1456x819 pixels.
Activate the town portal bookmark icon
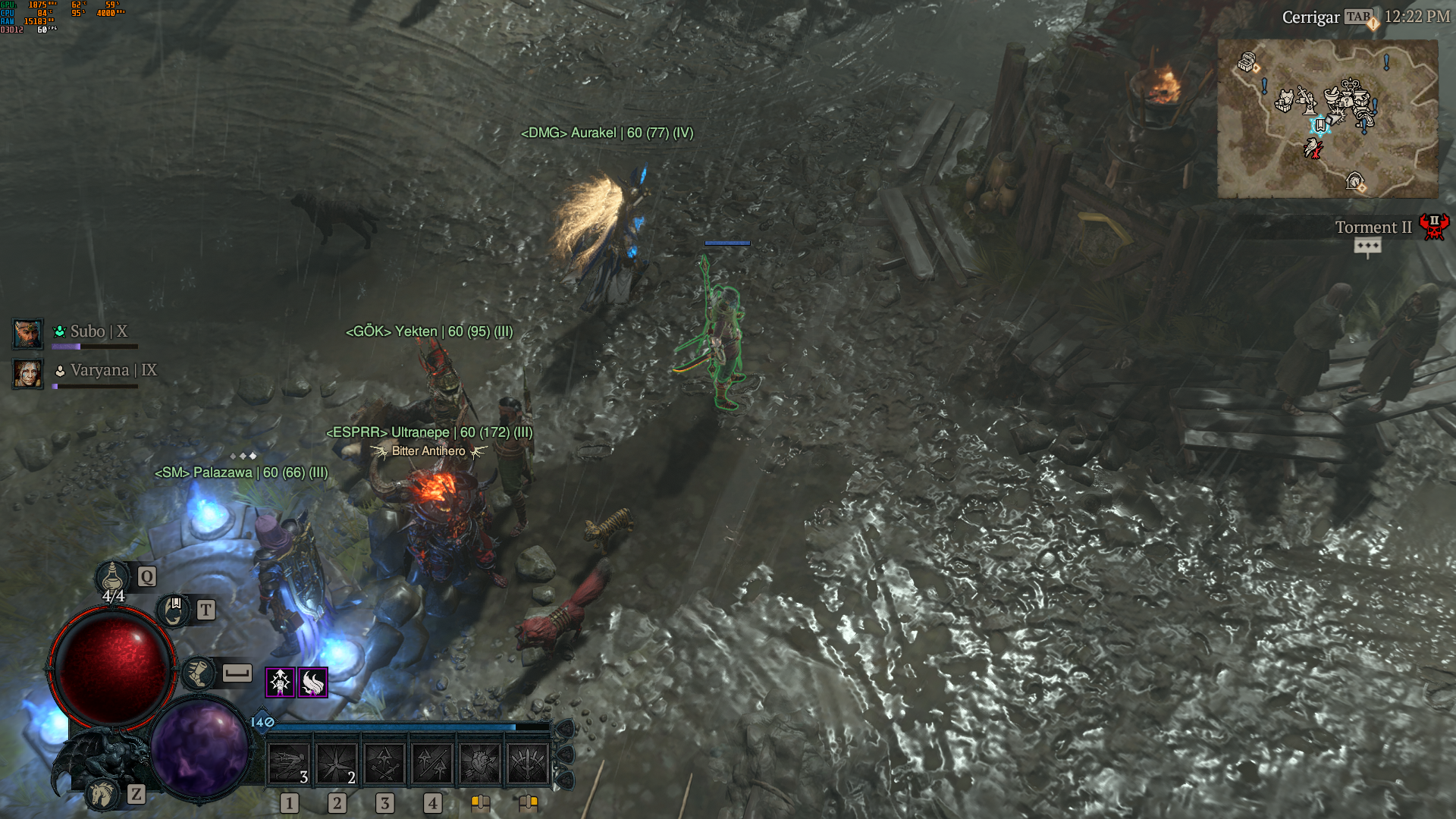click(174, 610)
